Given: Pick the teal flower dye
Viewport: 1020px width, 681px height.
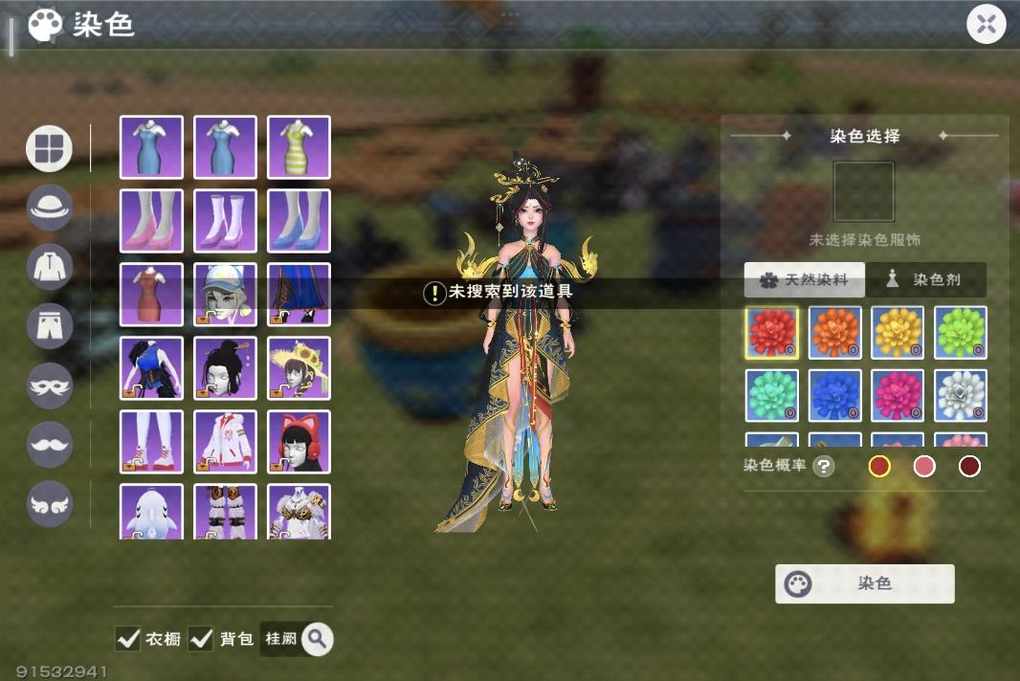Looking at the screenshot, I should [772, 395].
